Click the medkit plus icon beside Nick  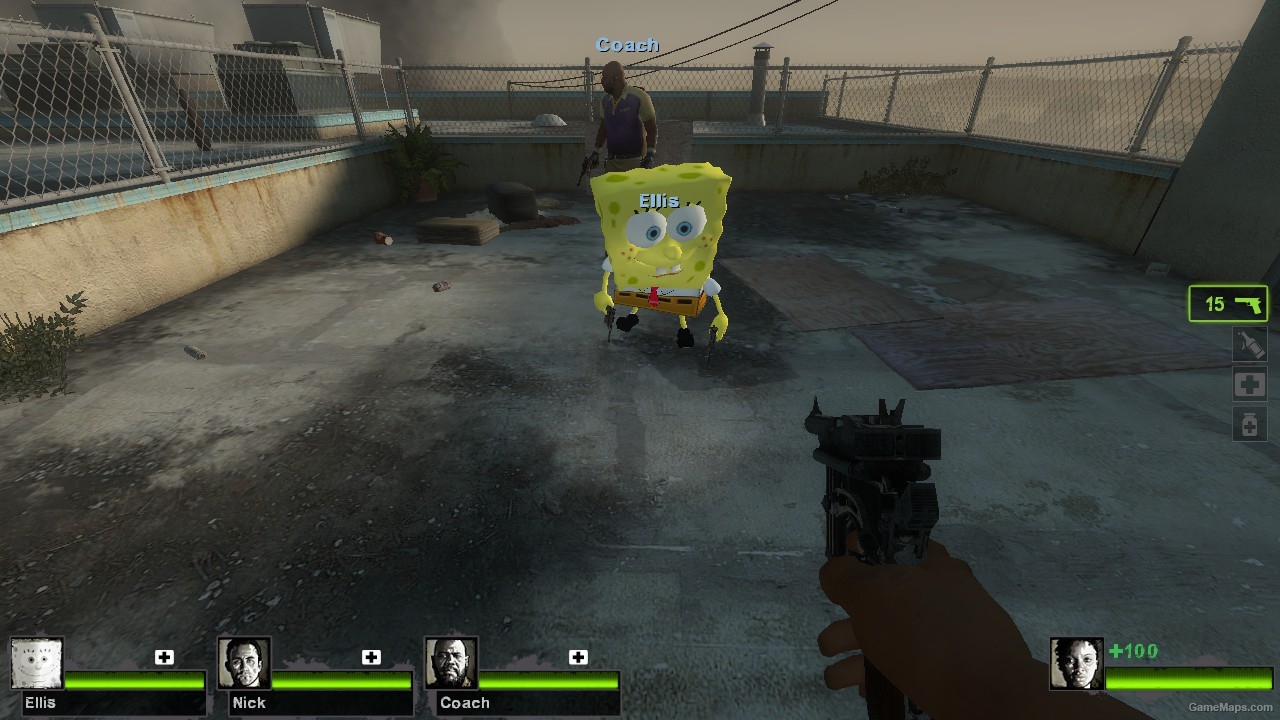tap(371, 657)
